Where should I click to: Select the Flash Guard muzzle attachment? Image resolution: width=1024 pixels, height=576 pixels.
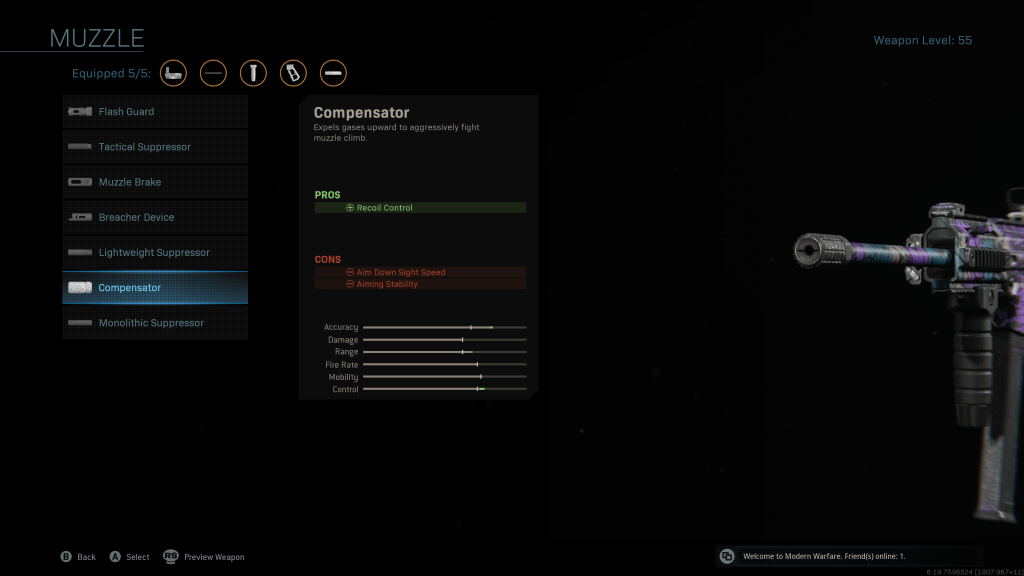coord(155,112)
